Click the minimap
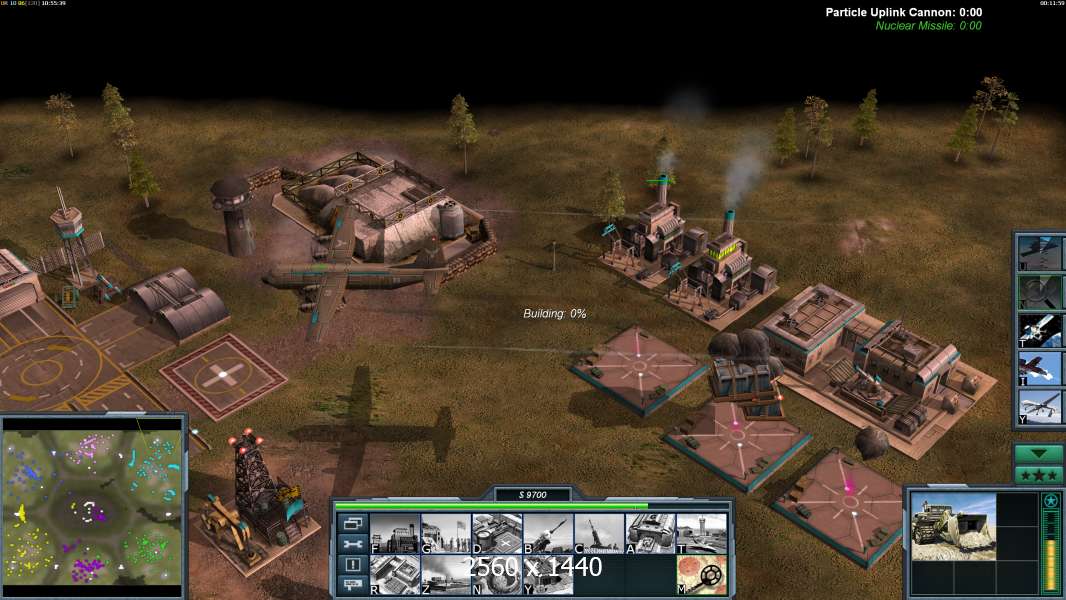This screenshot has height=600, width=1066. pyautogui.click(x=93, y=502)
